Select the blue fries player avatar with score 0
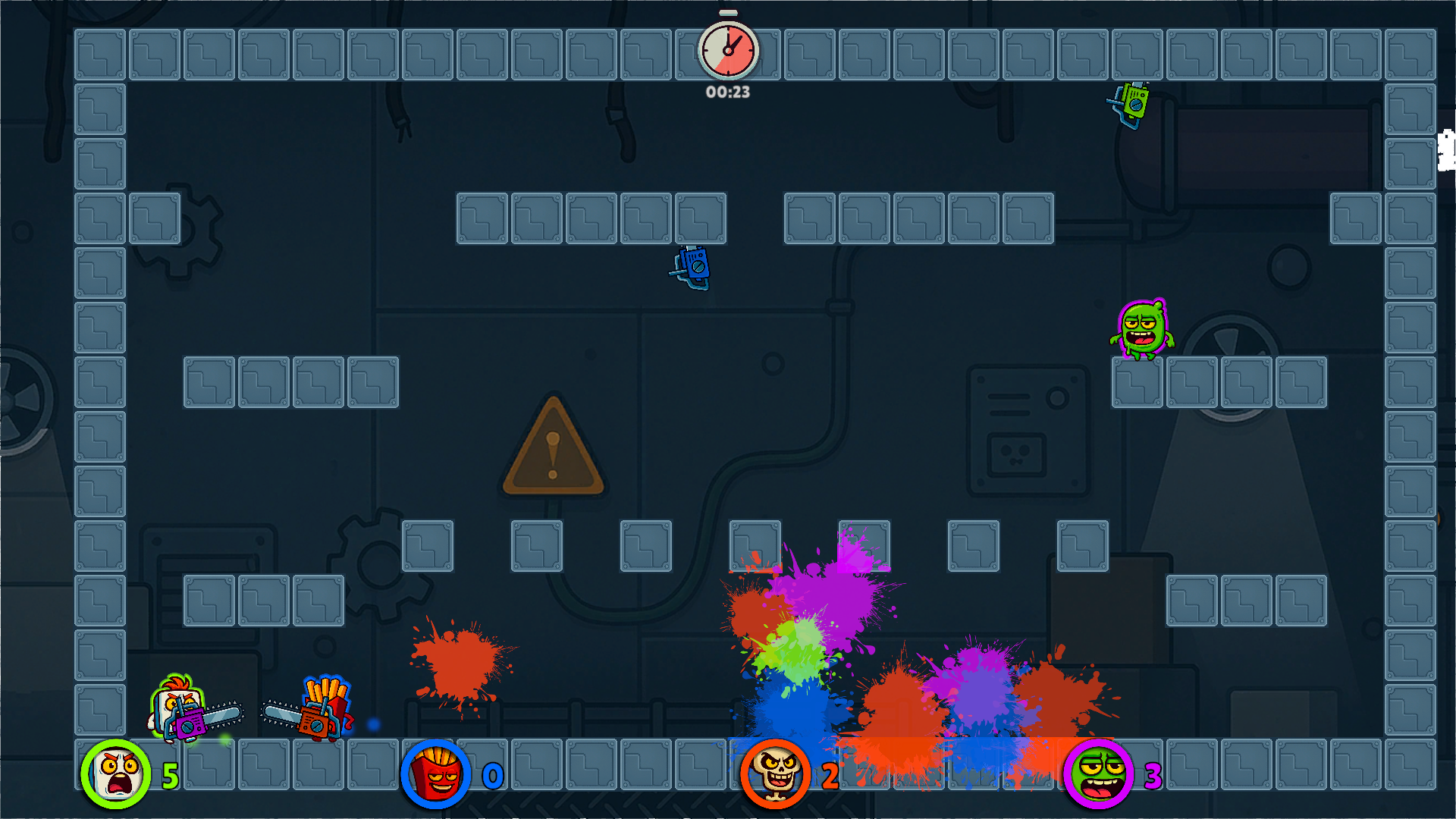 coord(435,774)
